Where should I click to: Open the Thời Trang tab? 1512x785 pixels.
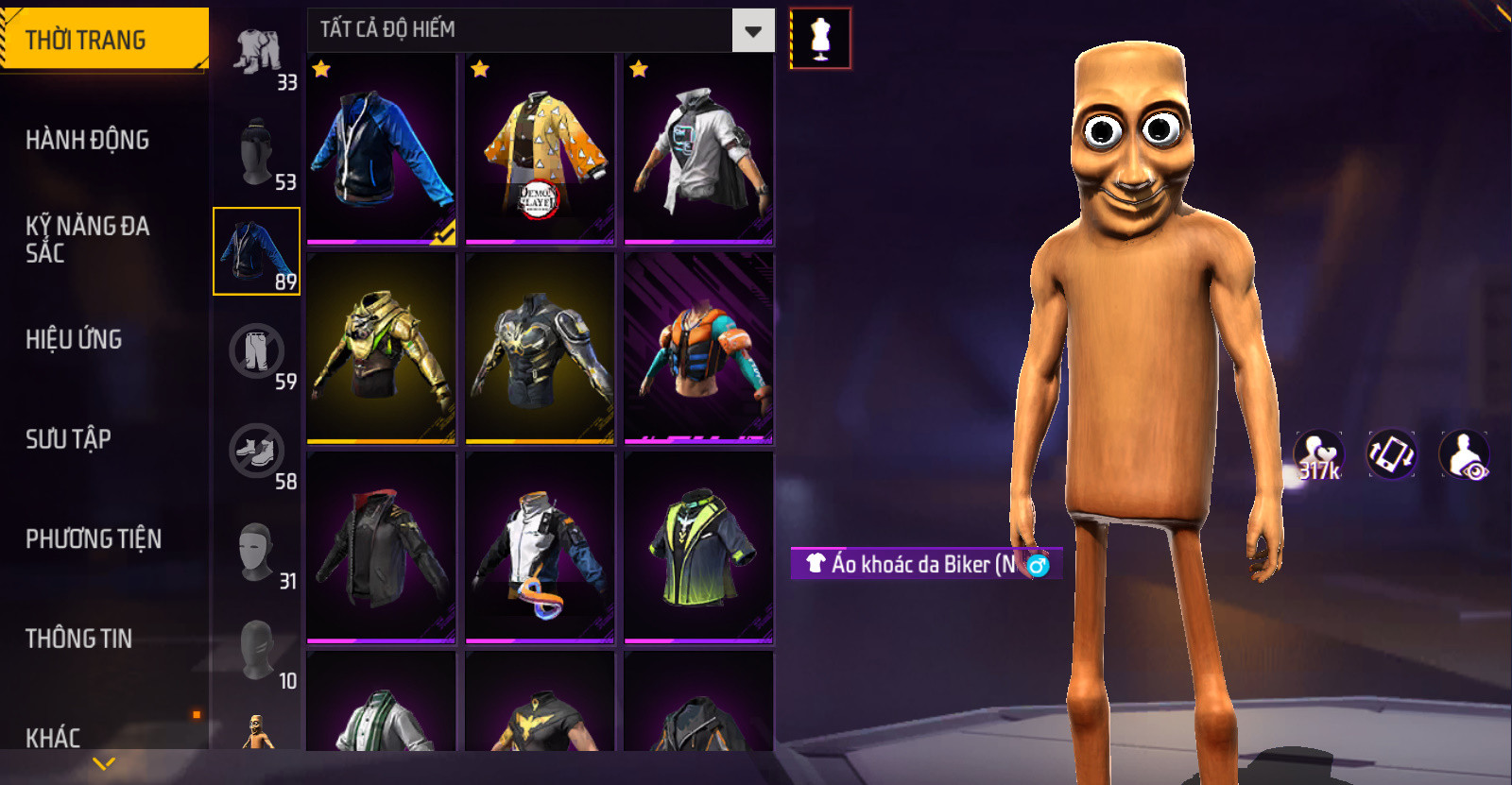point(102,40)
